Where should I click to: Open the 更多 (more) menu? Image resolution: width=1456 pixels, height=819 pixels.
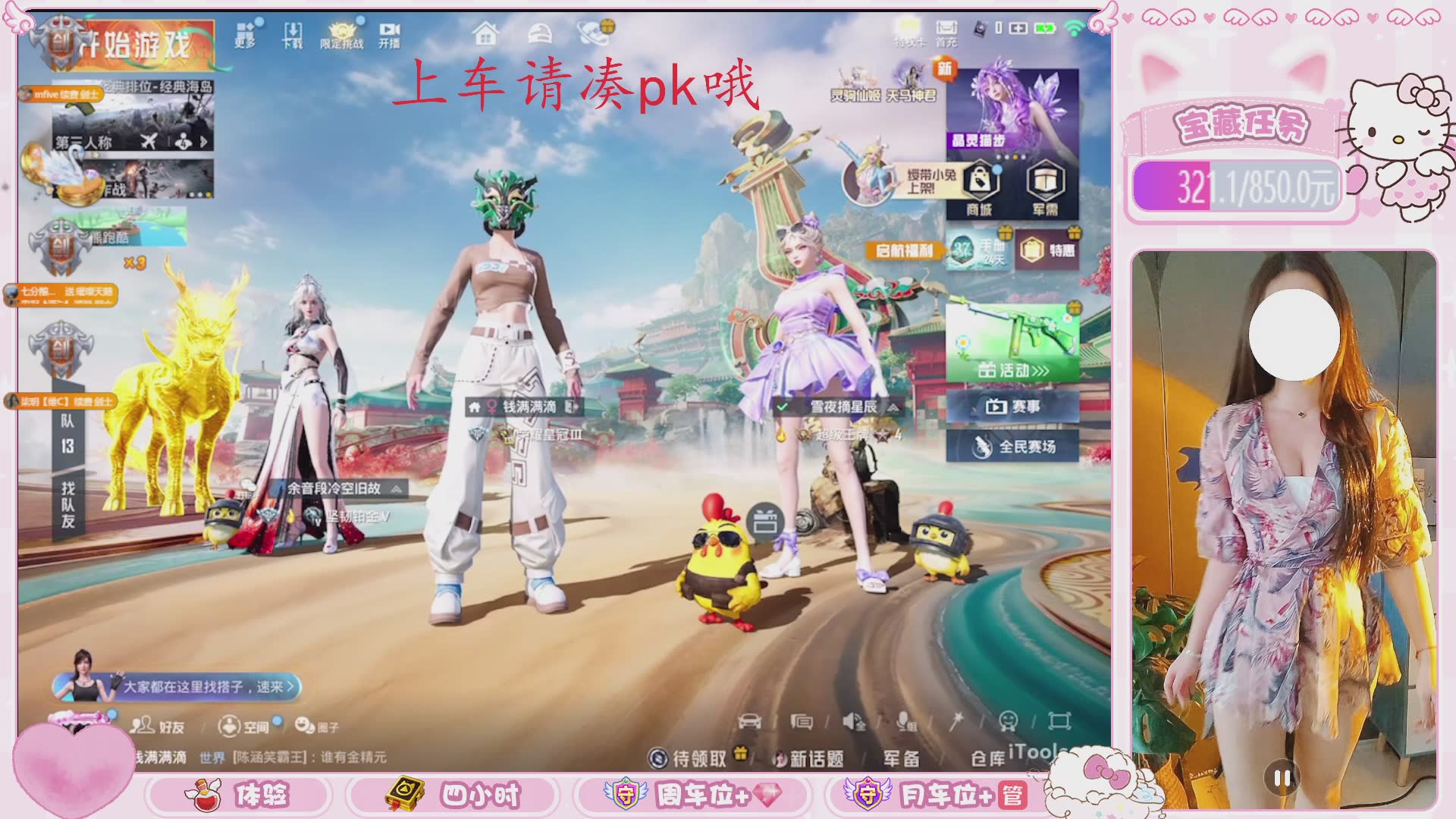click(x=245, y=35)
